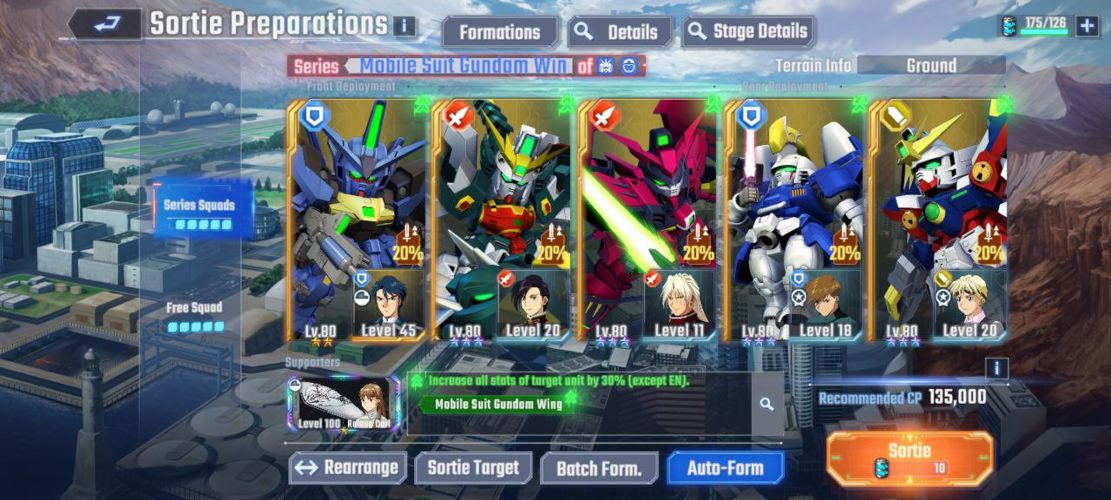This screenshot has height=500, width=1111.
Task: Go back using the return arrow button
Action: point(105,25)
